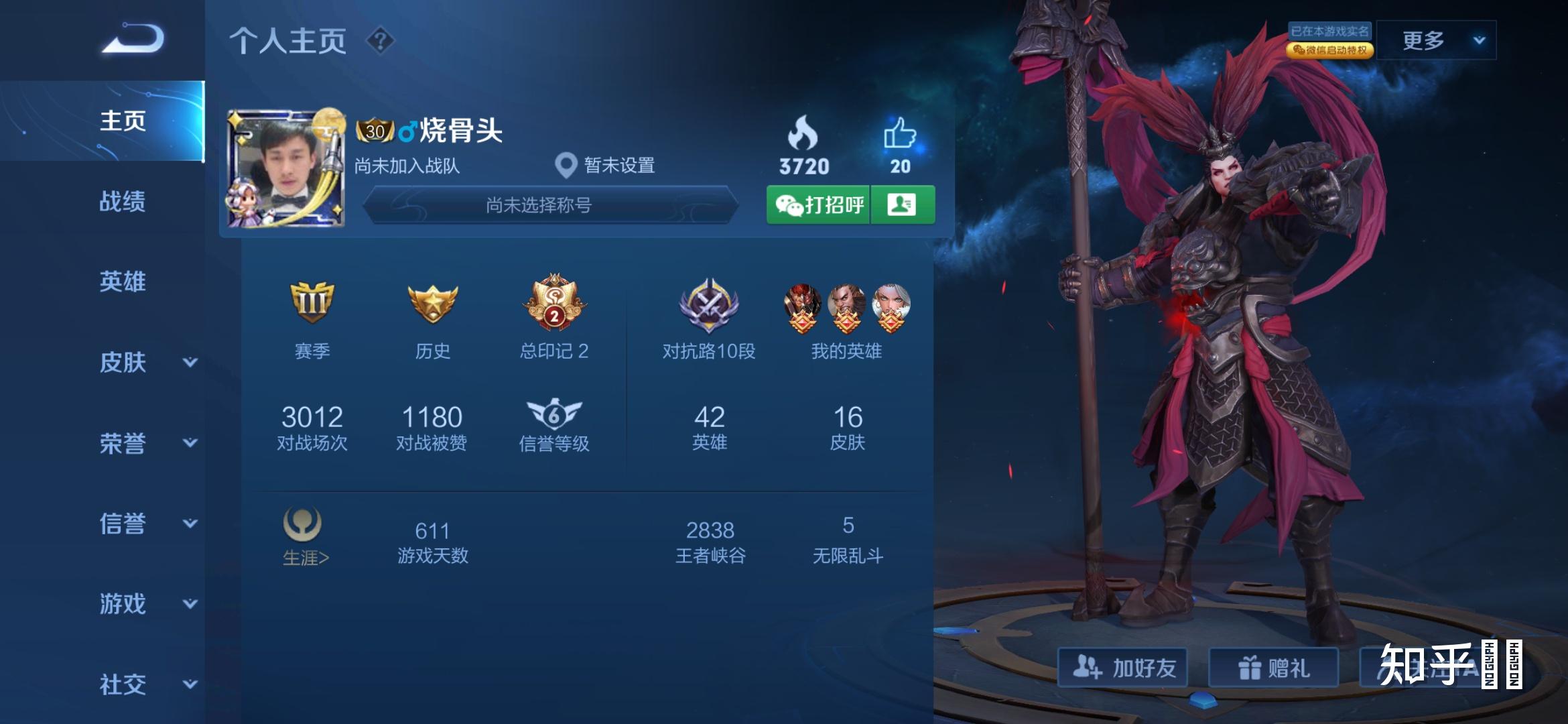Expand the 皮肤 section
This screenshot has width=1568, height=724.
click(147, 363)
